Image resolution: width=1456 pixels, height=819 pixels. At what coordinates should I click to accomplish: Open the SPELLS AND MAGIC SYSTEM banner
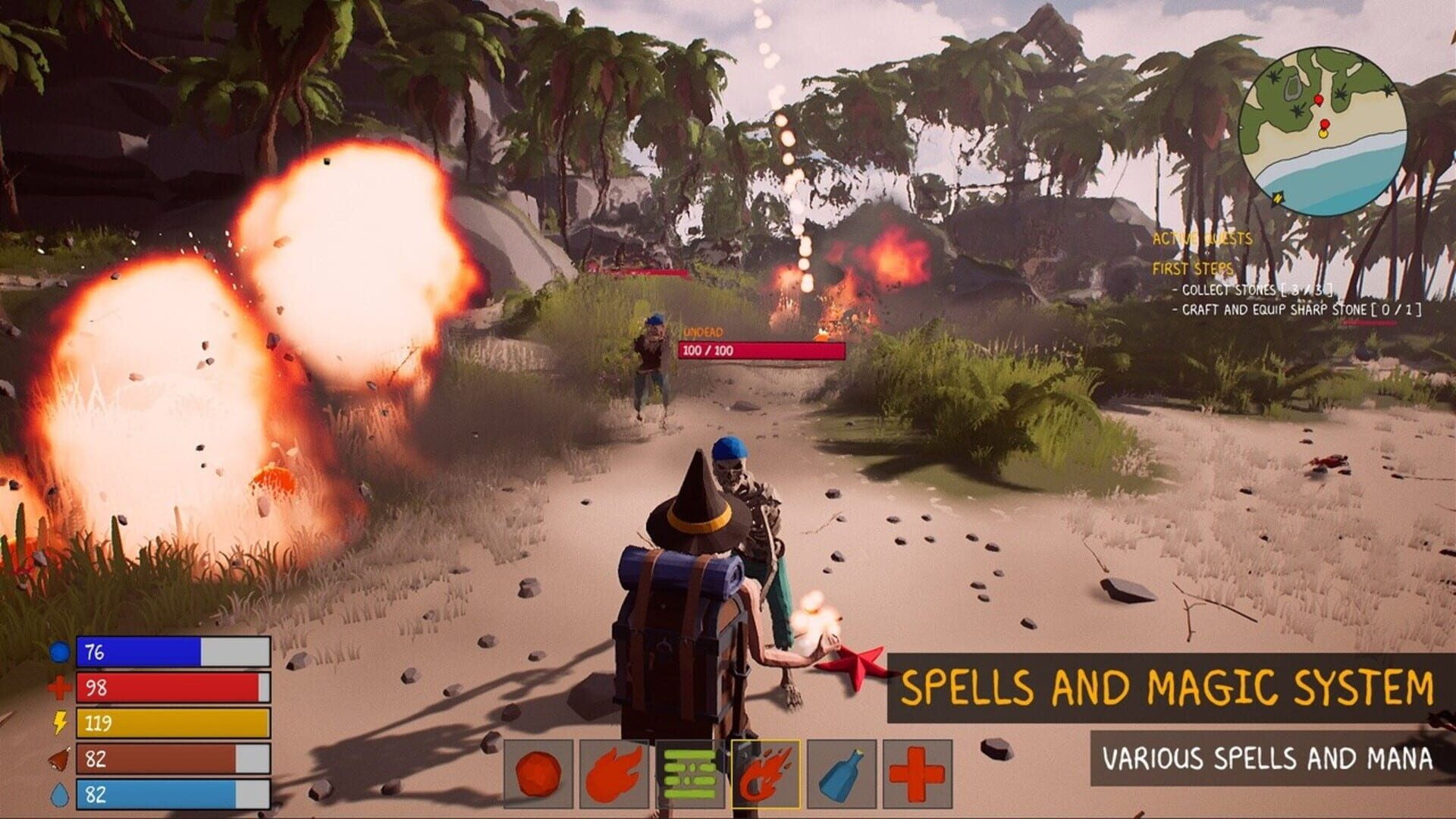click(x=1171, y=685)
